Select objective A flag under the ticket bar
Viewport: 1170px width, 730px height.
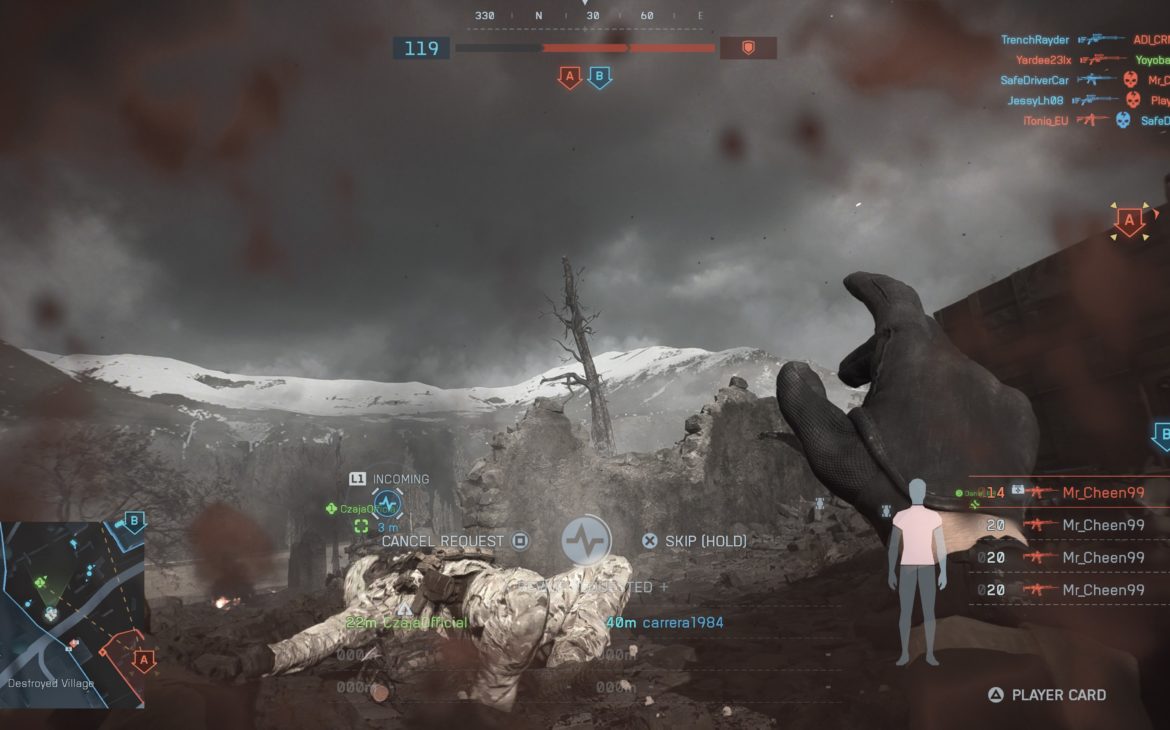[570, 77]
